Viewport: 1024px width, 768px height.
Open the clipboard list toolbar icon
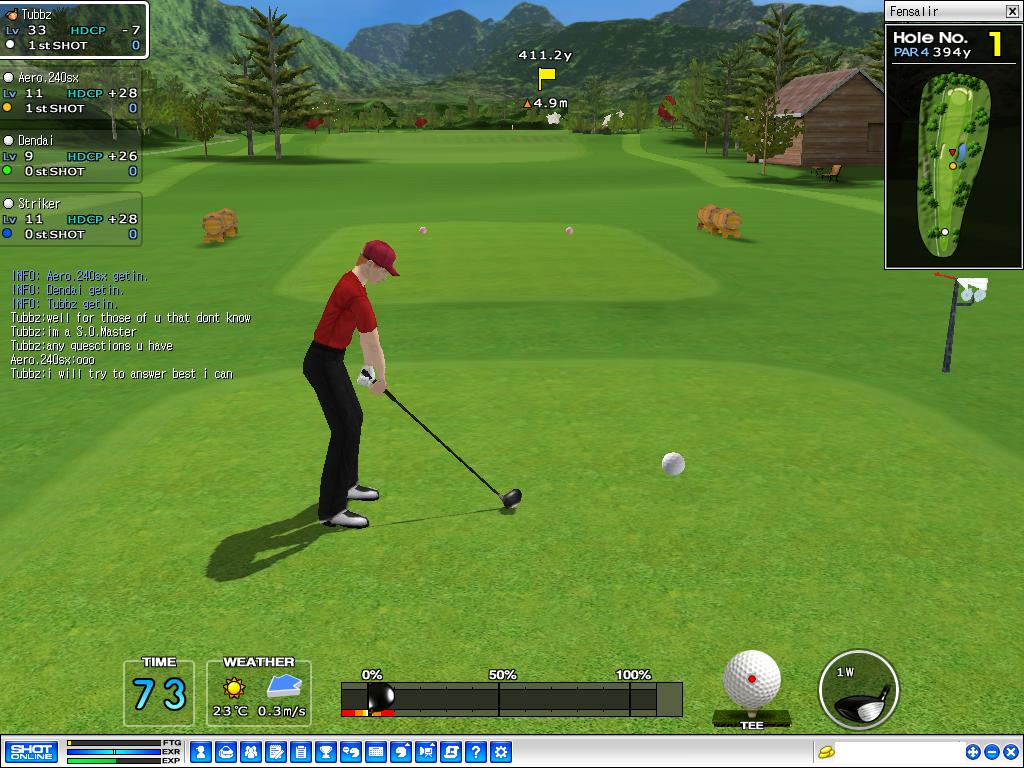[x=301, y=752]
